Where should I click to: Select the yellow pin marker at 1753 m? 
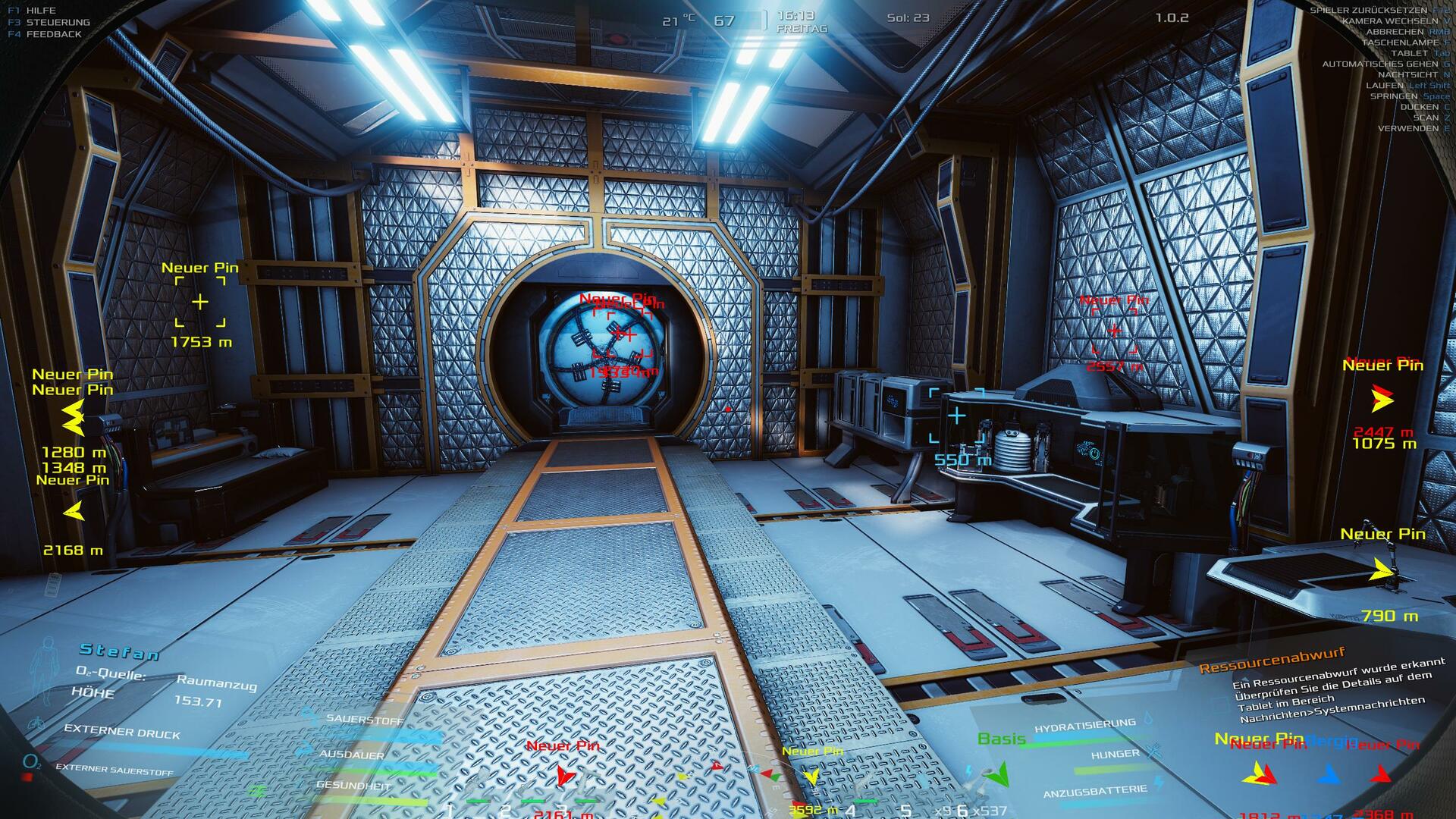(x=199, y=302)
